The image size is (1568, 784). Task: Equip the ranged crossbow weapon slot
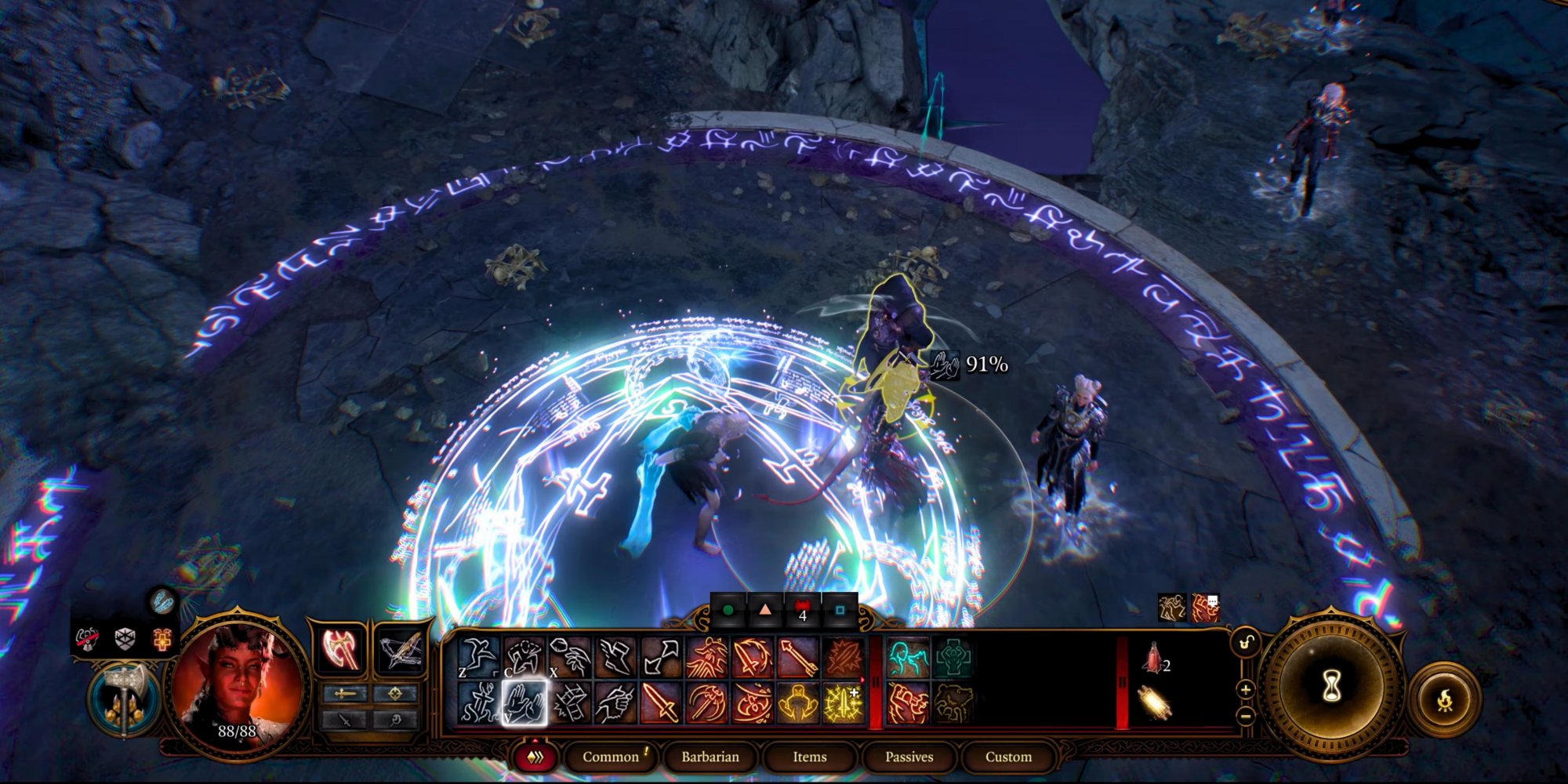click(401, 650)
